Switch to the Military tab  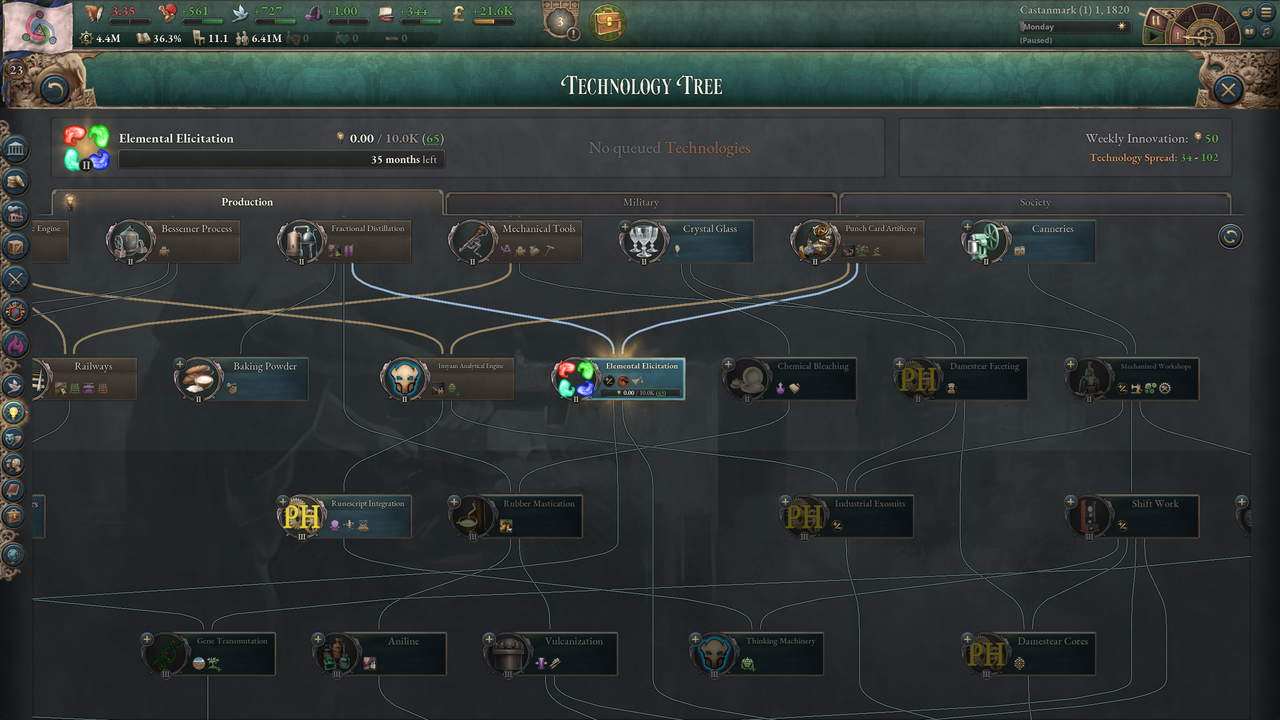pyautogui.click(x=640, y=203)
